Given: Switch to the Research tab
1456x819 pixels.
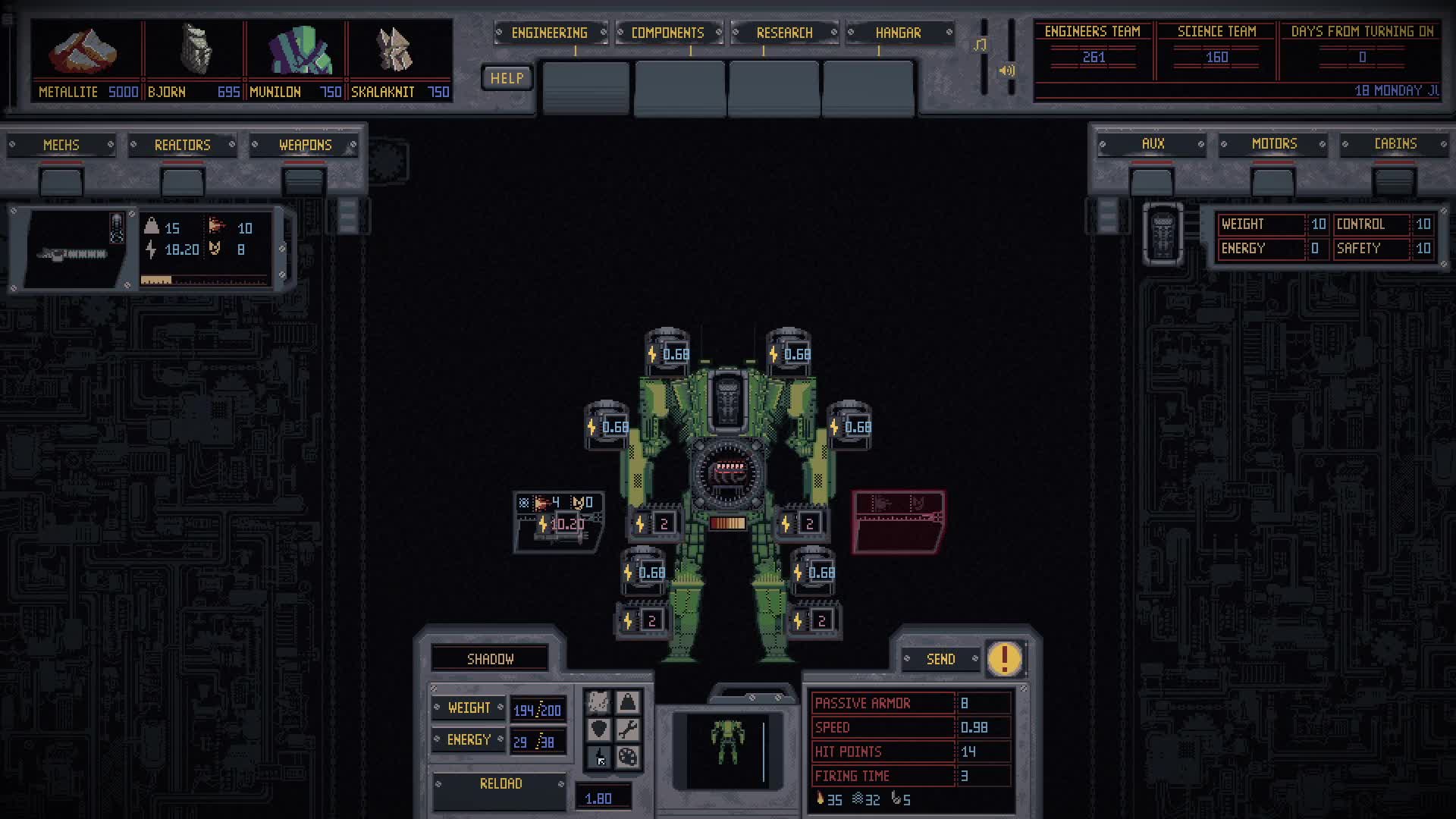Looking at the screenshot, I should [x=784, y=33].
